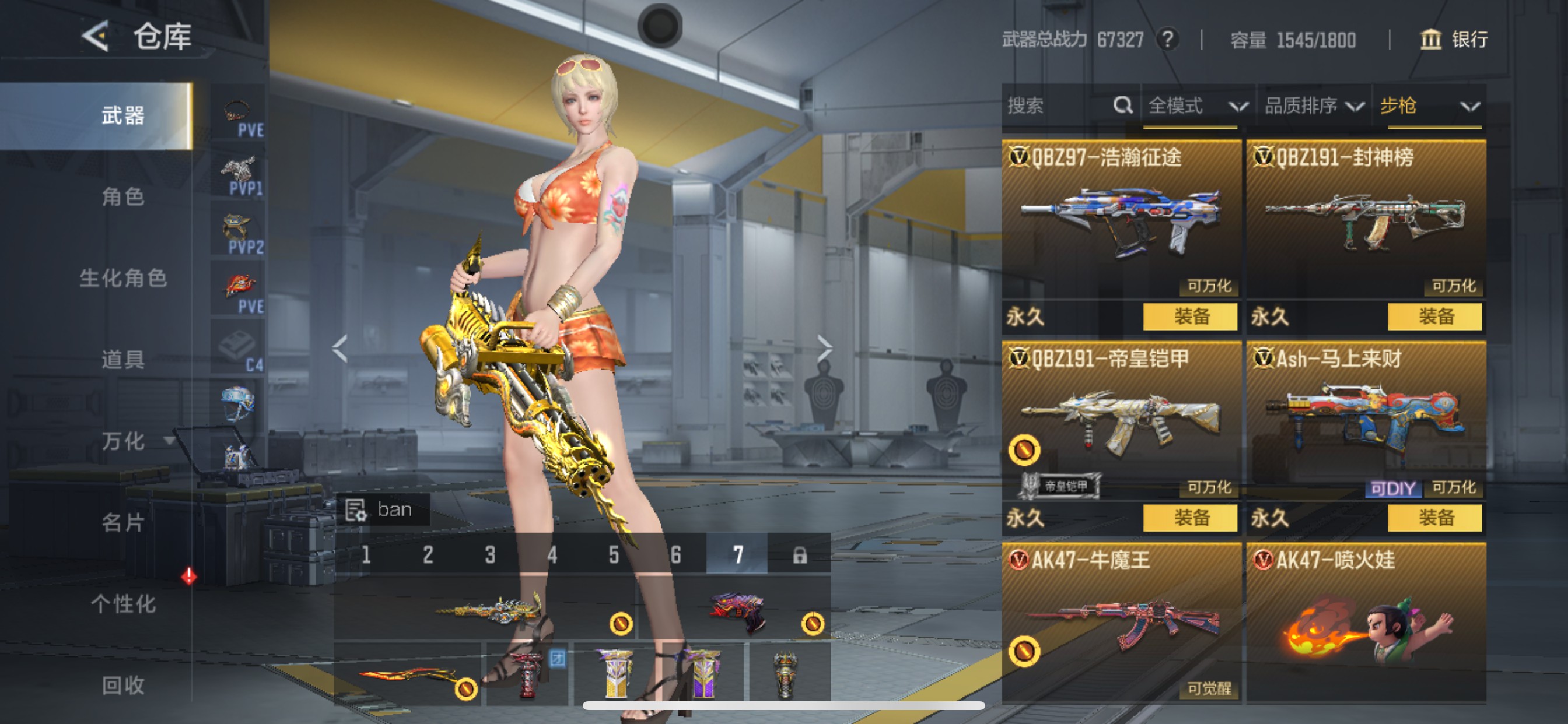
Task: Switch to loadout slot 3
Action: point(490,554)
